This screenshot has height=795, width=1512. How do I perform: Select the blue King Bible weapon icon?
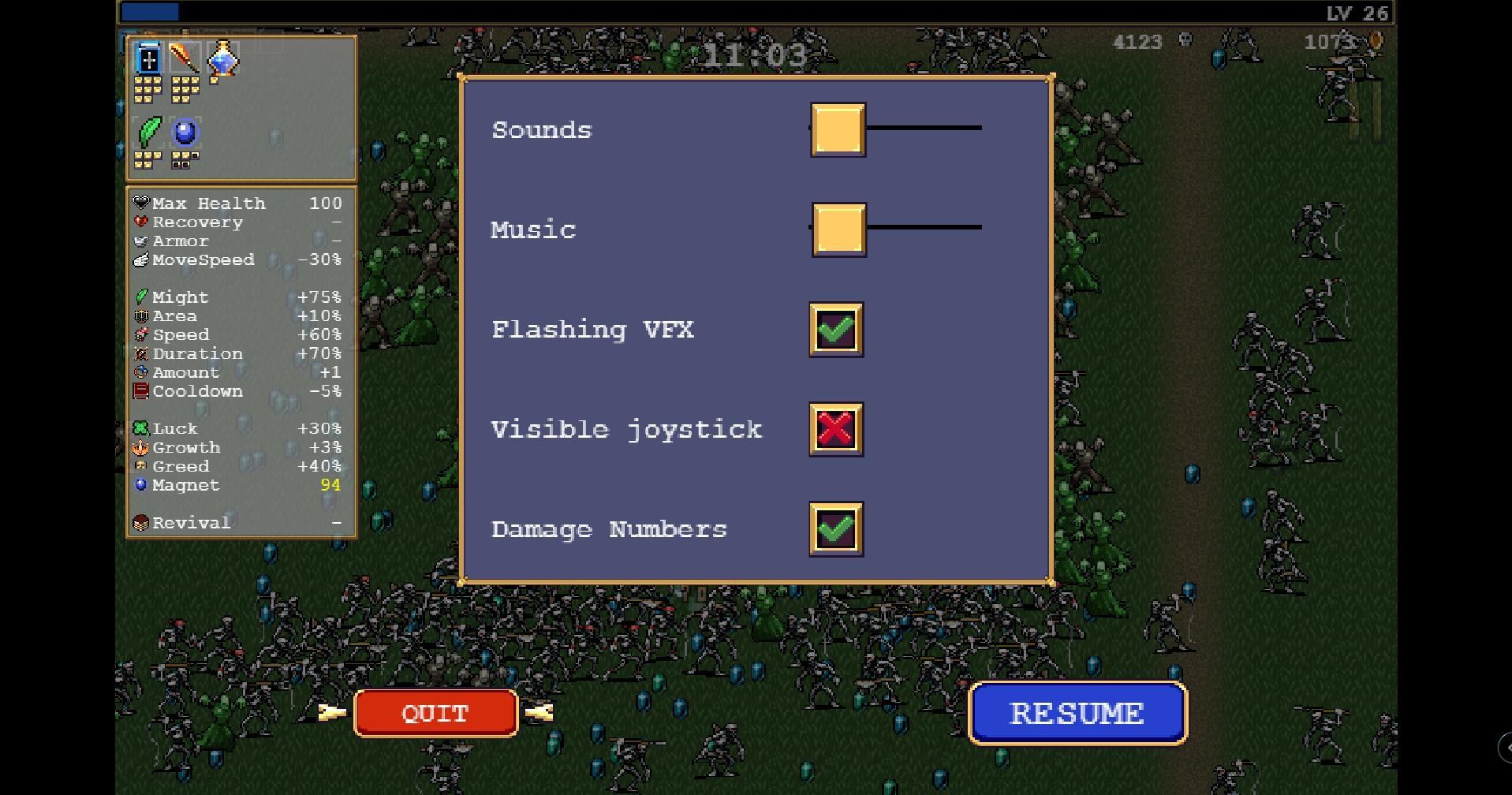[x=147, y=58]
